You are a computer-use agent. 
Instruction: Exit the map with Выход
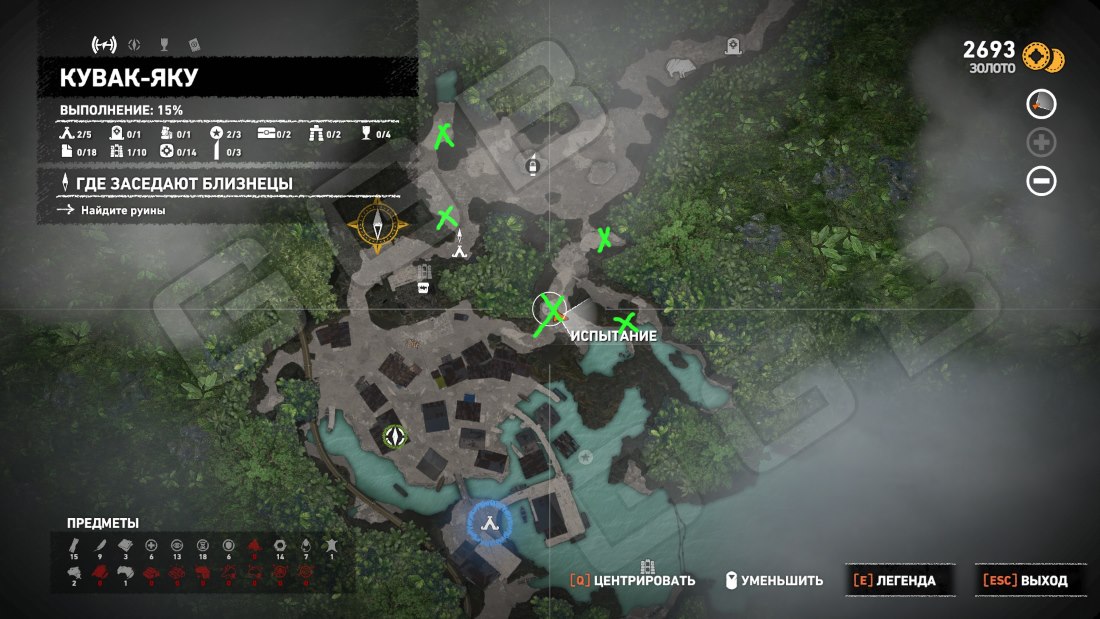coord(1025,580)
